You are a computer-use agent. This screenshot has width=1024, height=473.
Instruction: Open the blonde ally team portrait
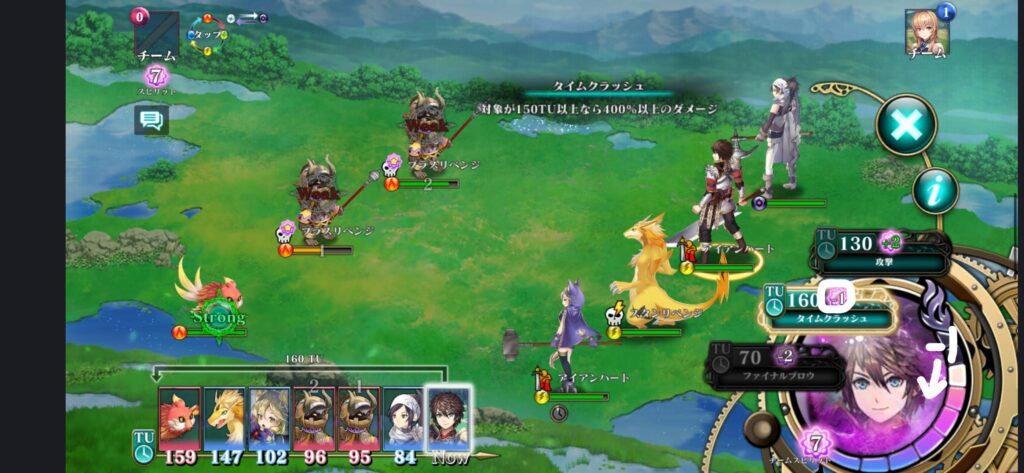click(925, 32)
